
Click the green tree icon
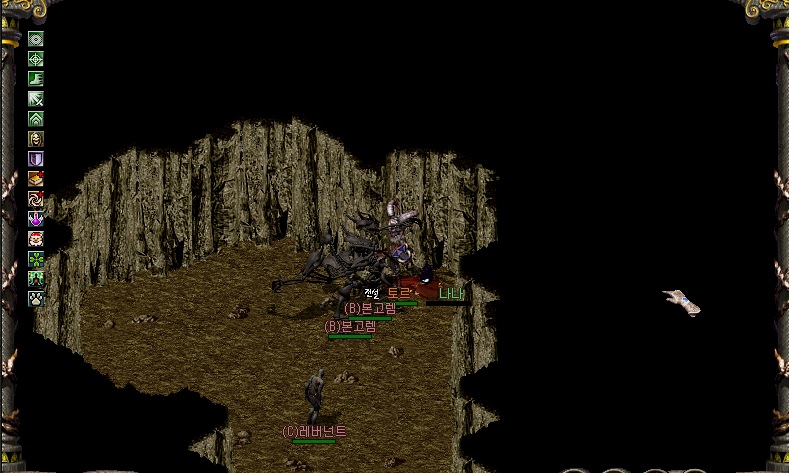[36, 279]
